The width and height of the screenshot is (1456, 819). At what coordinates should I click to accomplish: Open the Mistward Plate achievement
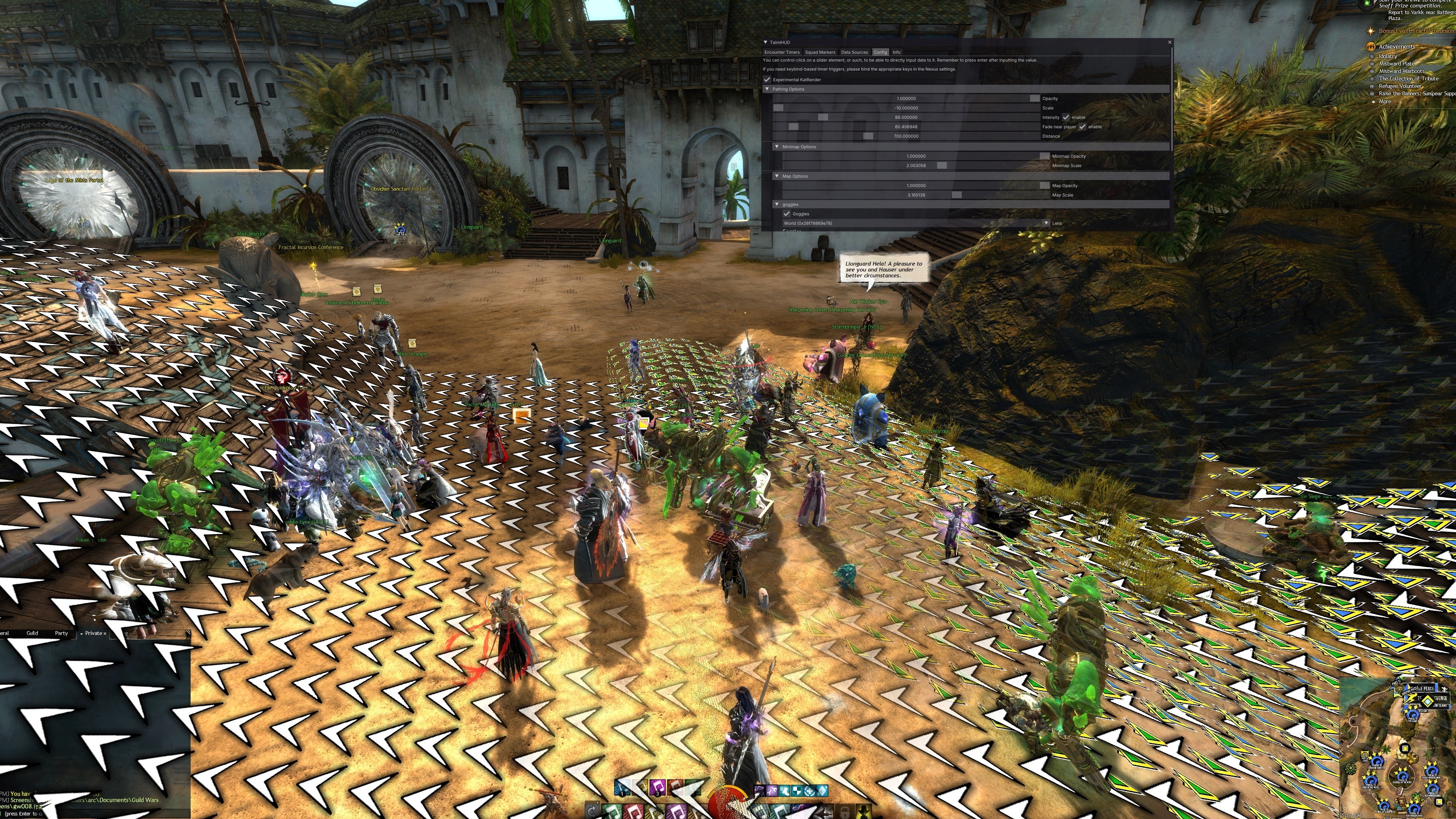1396,64
